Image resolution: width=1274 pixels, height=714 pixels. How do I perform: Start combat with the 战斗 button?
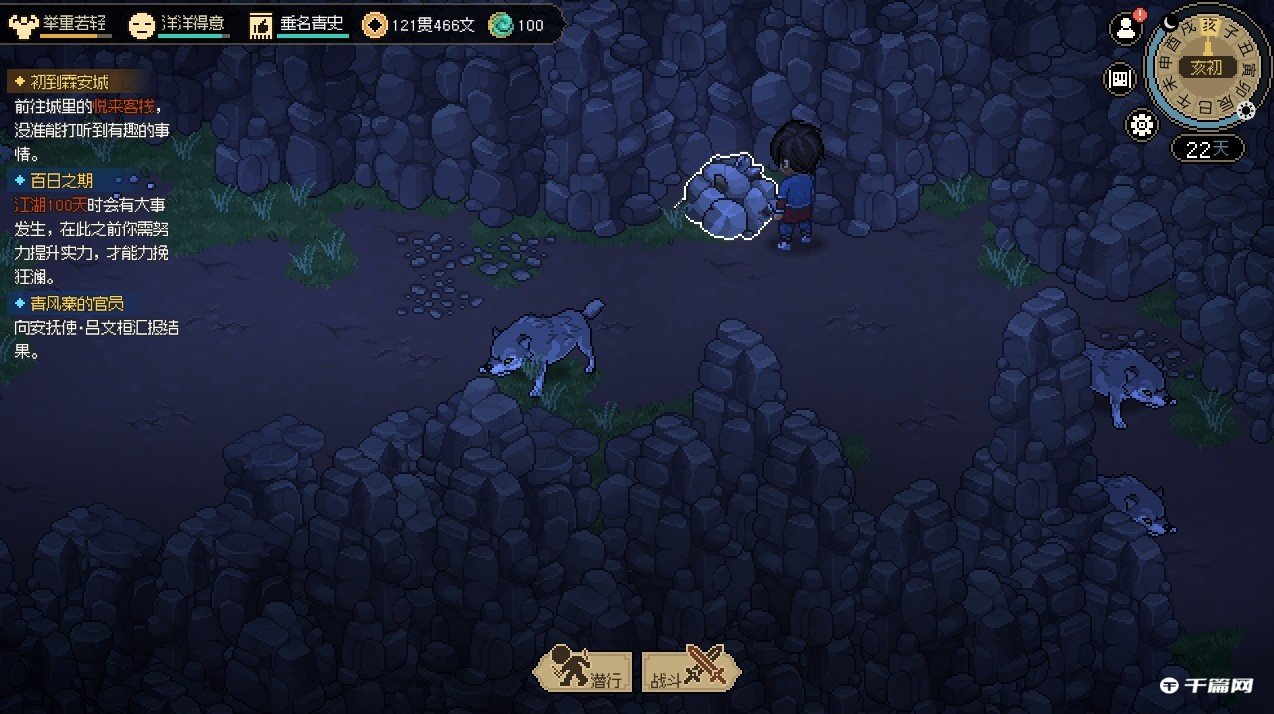[x=691, y=672]
